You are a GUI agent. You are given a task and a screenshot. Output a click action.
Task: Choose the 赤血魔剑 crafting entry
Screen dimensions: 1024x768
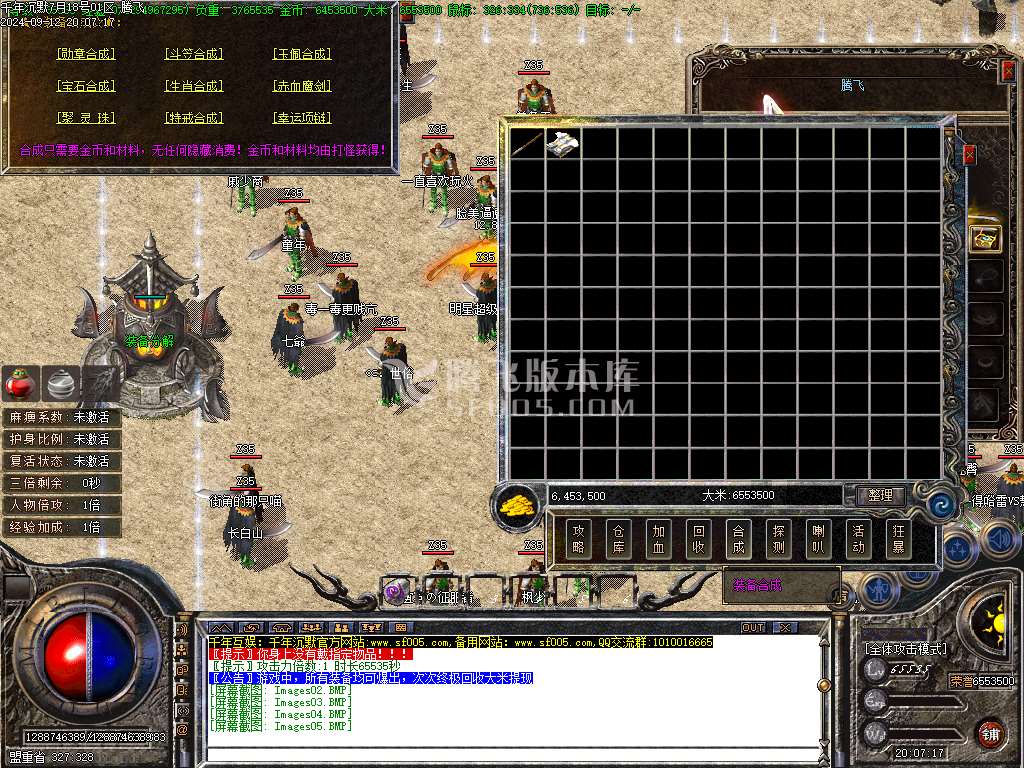pyautogui.click(x=302, y=86)
